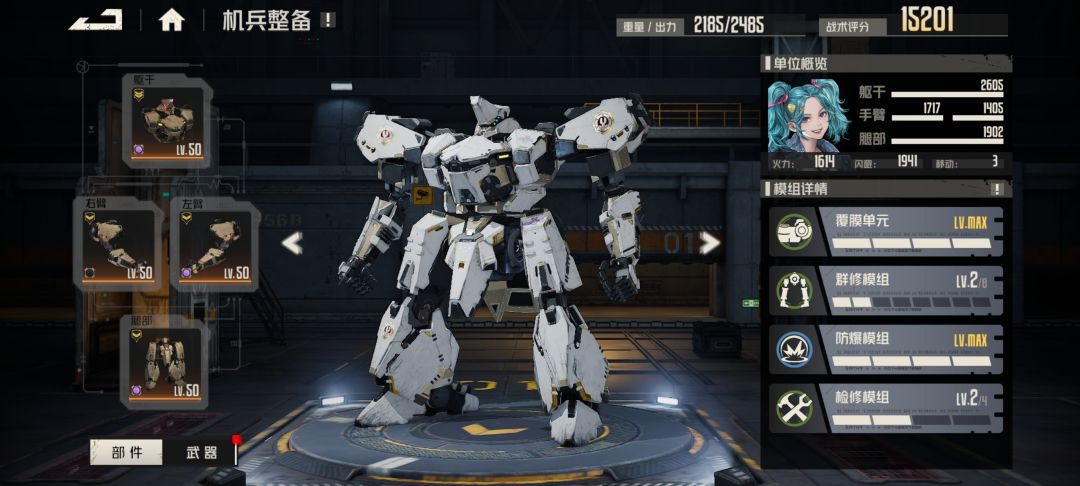Open the 部件 parts tab

pos(126,452)
